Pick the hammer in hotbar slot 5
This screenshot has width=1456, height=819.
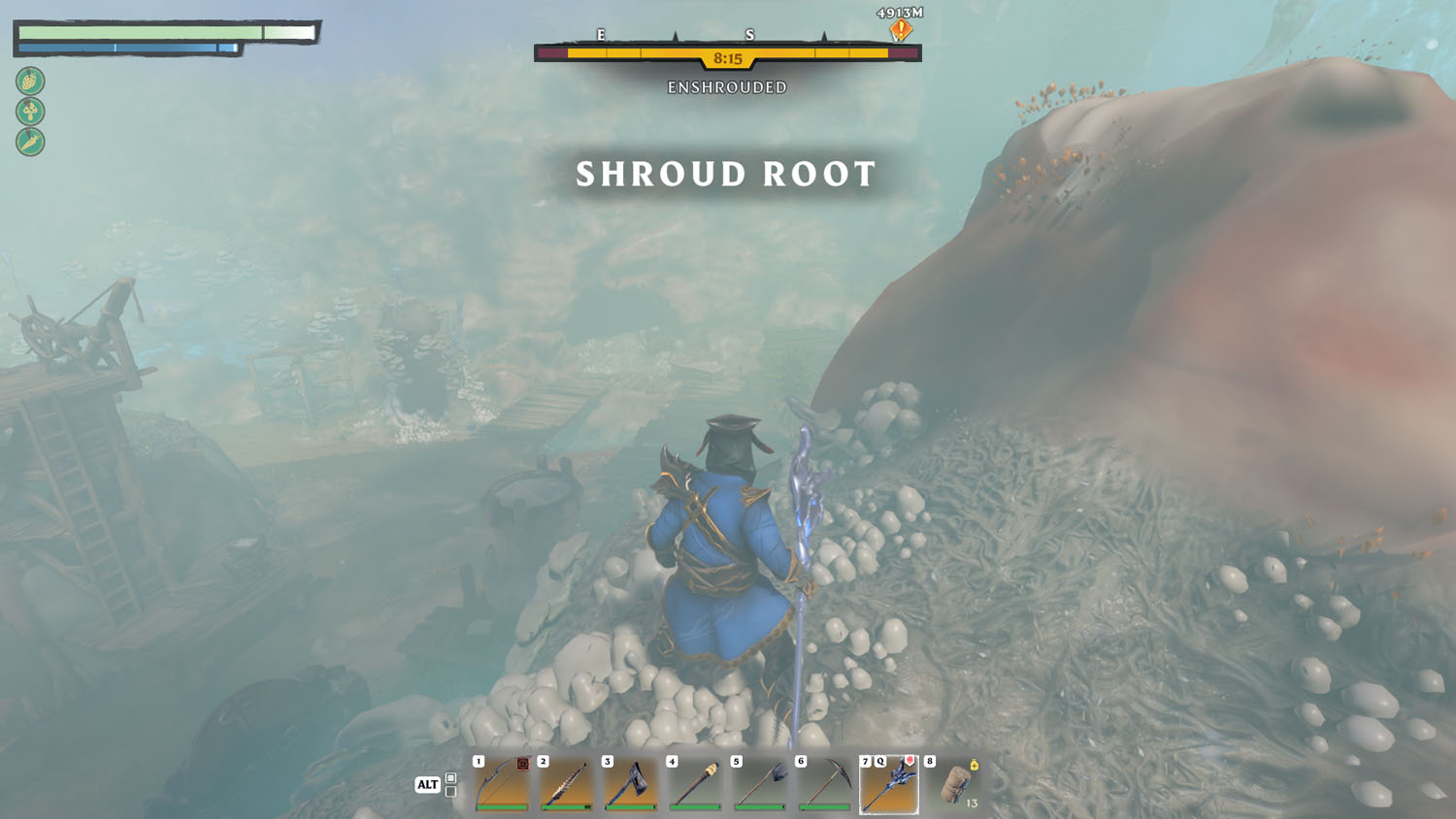(760, 783)
